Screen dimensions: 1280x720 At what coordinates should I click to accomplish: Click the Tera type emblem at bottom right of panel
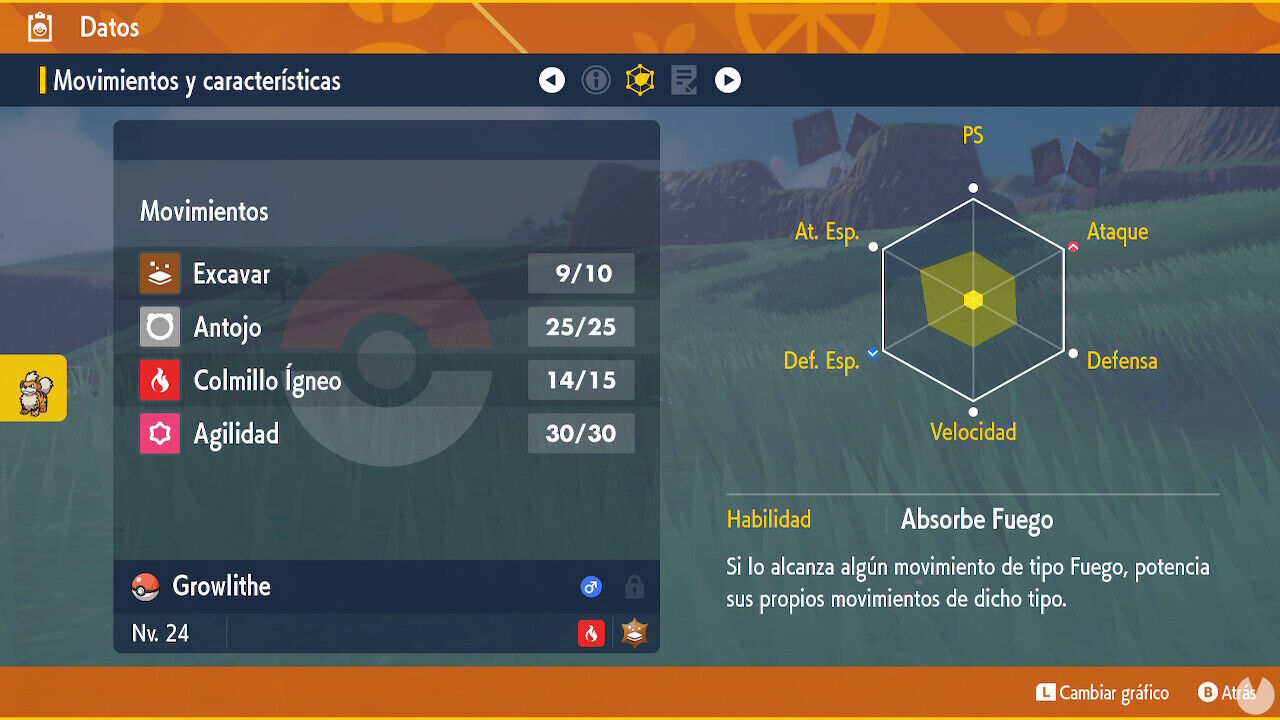click(634, 633)
